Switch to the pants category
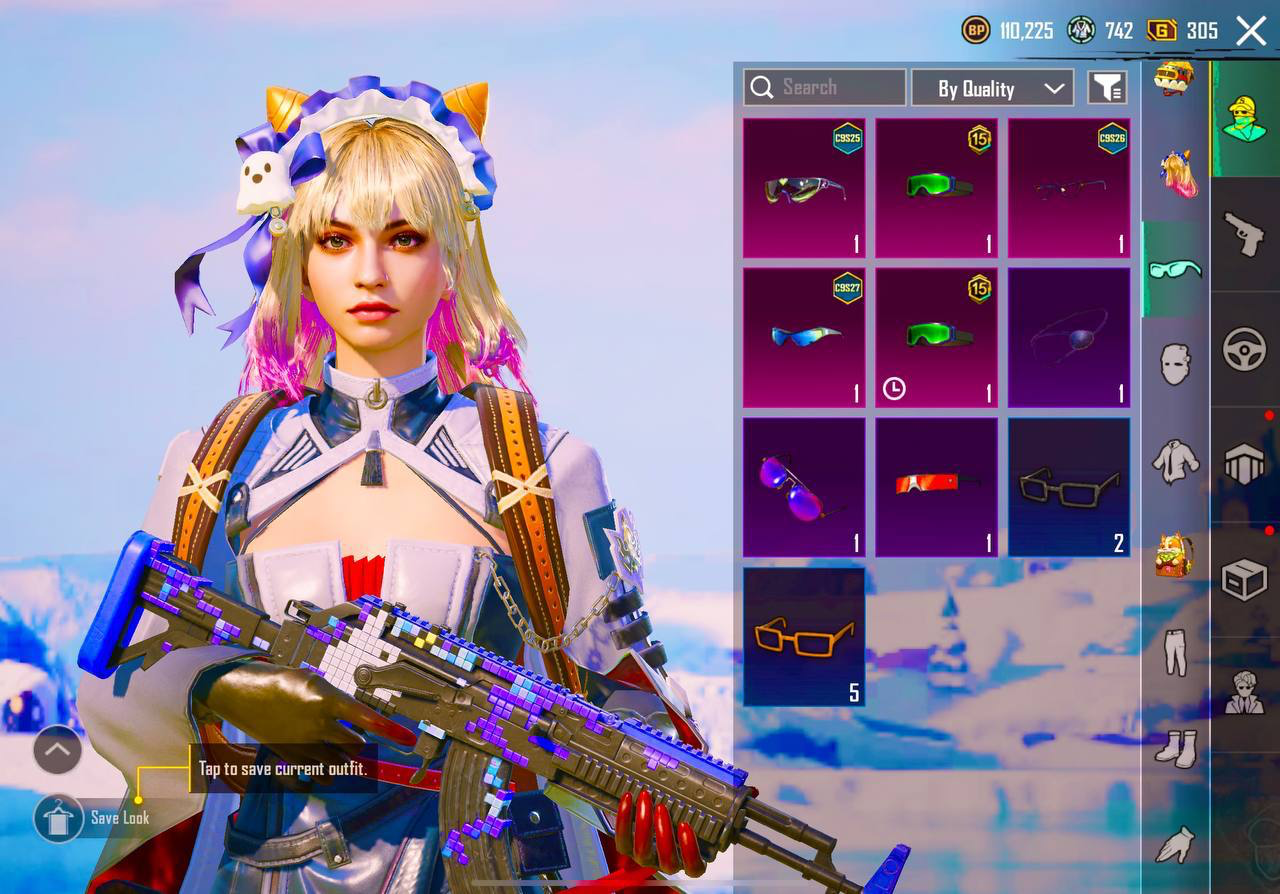1280x894 pixels. pos(1175,652)
